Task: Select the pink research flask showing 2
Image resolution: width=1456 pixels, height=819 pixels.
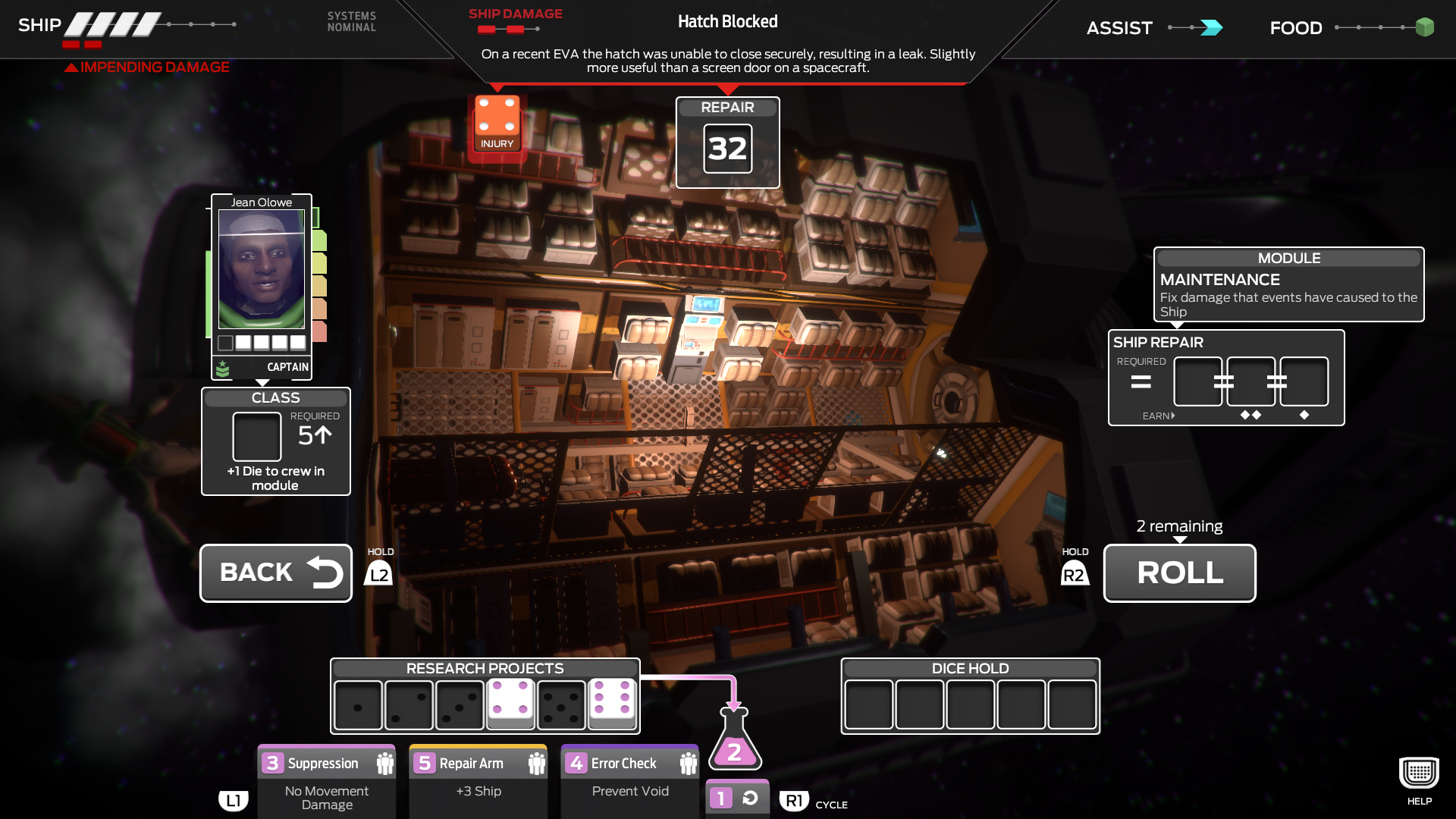Action: coord(733,752)
